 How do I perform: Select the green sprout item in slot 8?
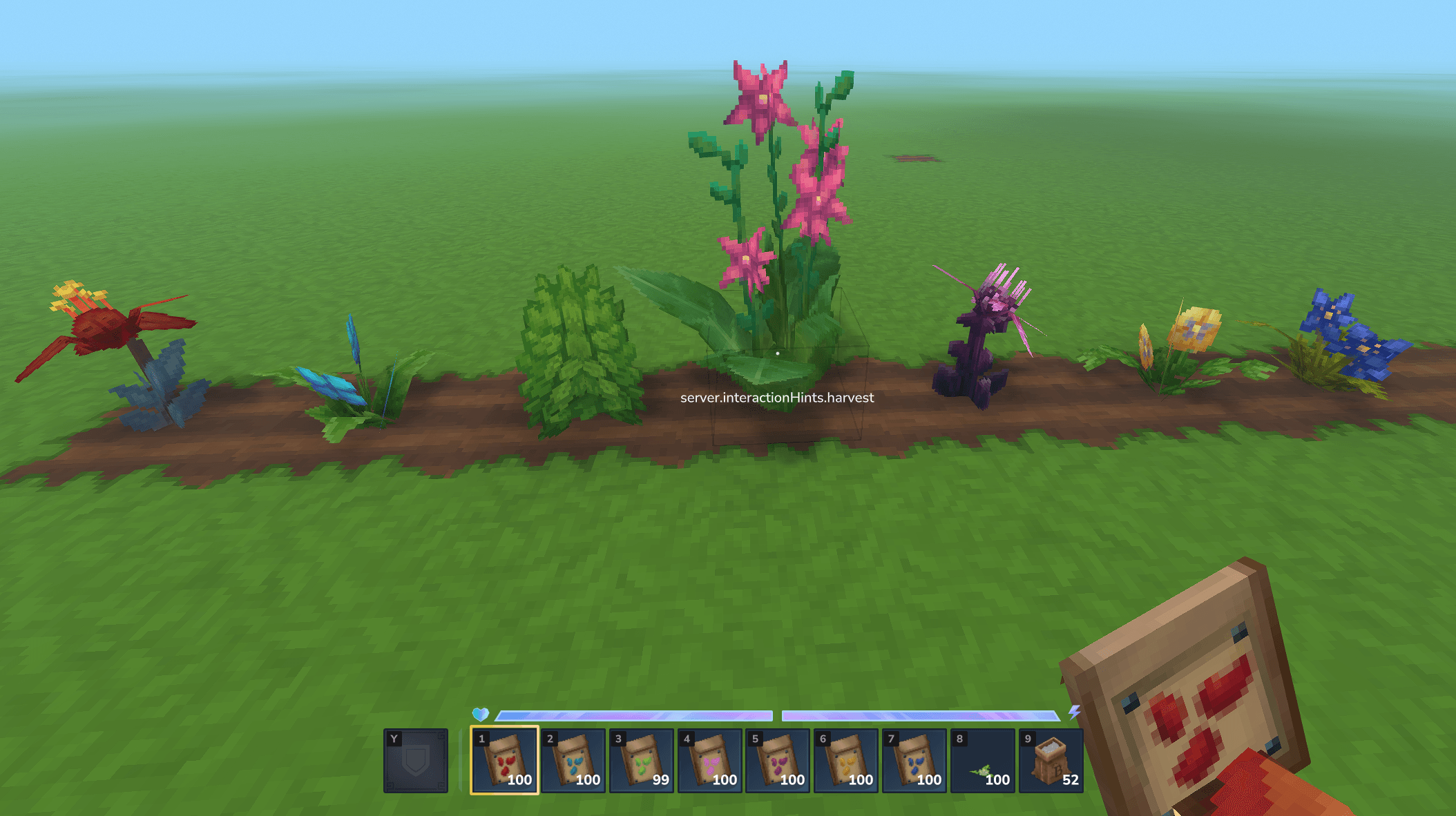click(x=983, y=760)
